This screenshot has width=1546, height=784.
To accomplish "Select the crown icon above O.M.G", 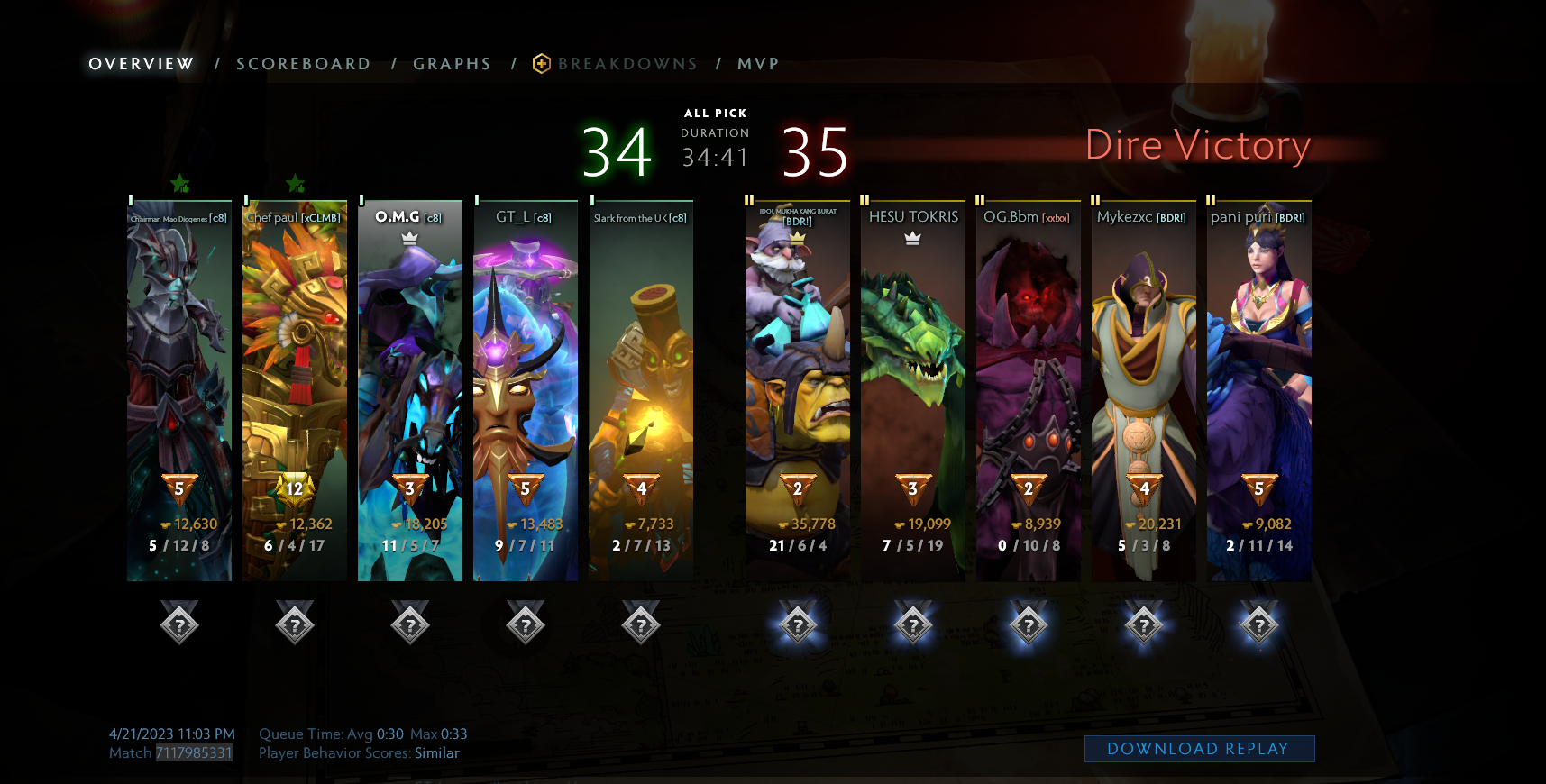I will pyautogui.click(x=410, y=236).
